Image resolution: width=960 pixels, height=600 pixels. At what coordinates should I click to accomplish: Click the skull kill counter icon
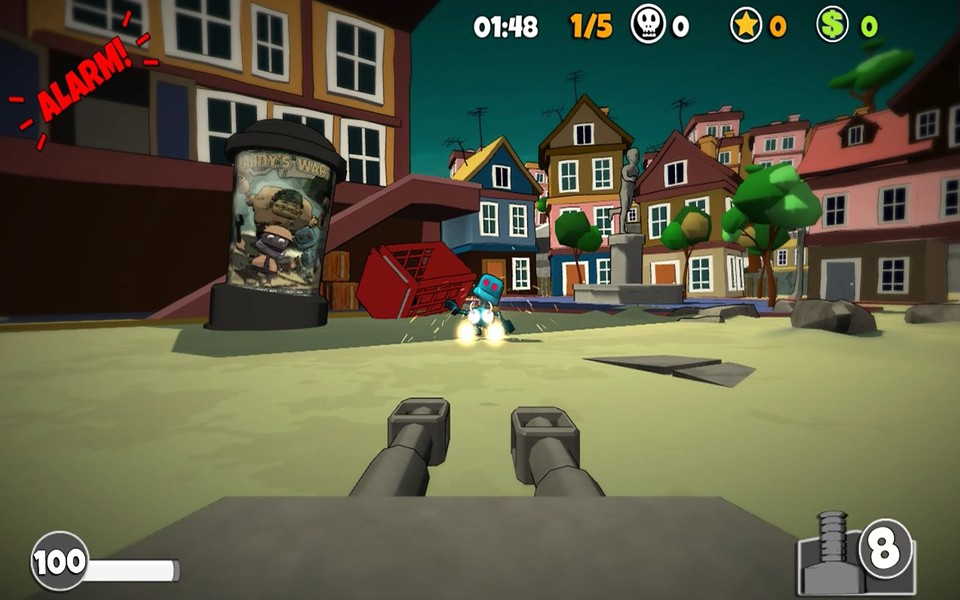click(x=648, y=25)
